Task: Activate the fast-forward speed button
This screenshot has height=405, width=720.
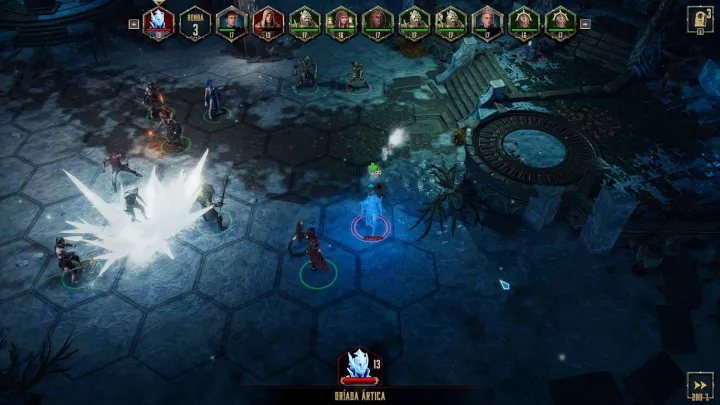Action: 699,386
